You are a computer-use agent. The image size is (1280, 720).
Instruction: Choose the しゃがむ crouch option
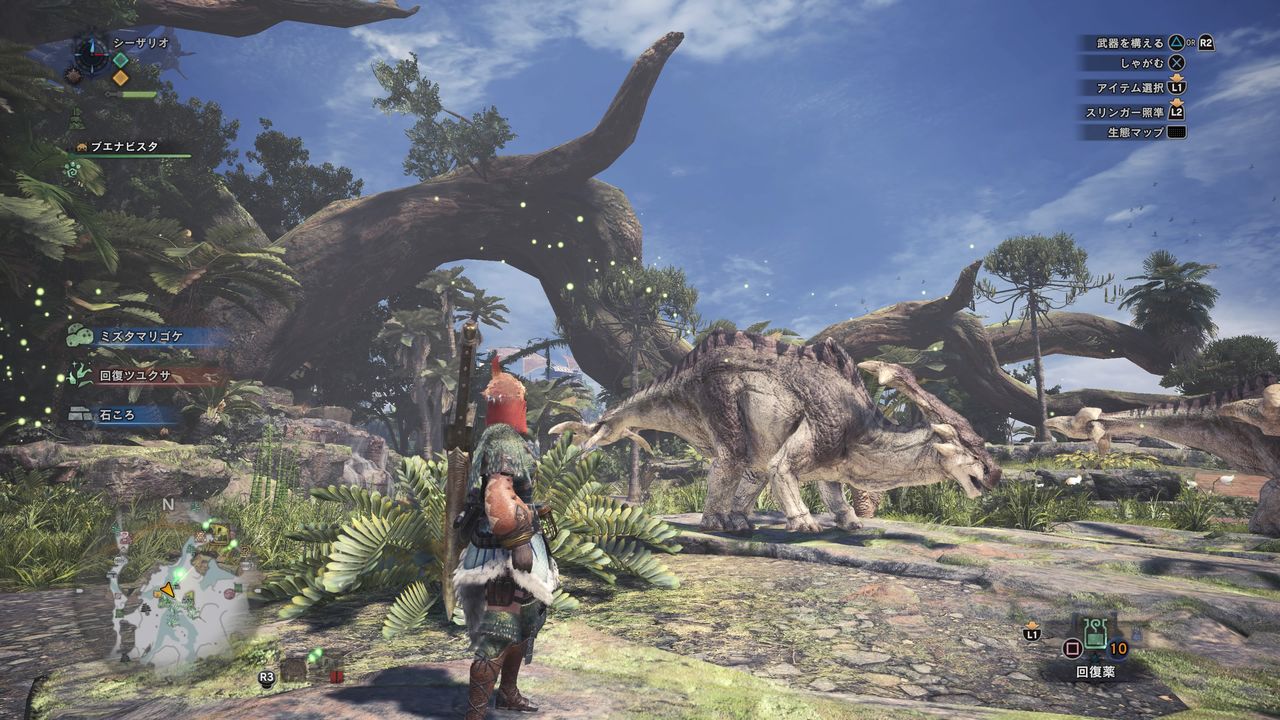point(1141,62)
